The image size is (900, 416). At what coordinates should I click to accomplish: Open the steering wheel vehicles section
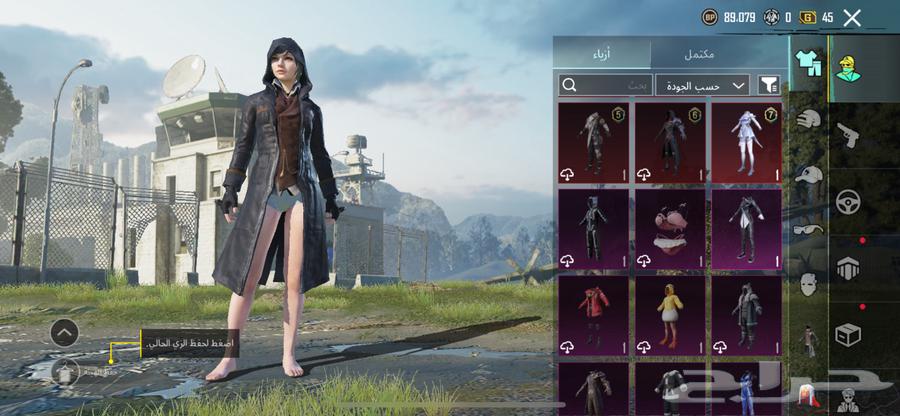pyautogui.click(x=848, y=199)
